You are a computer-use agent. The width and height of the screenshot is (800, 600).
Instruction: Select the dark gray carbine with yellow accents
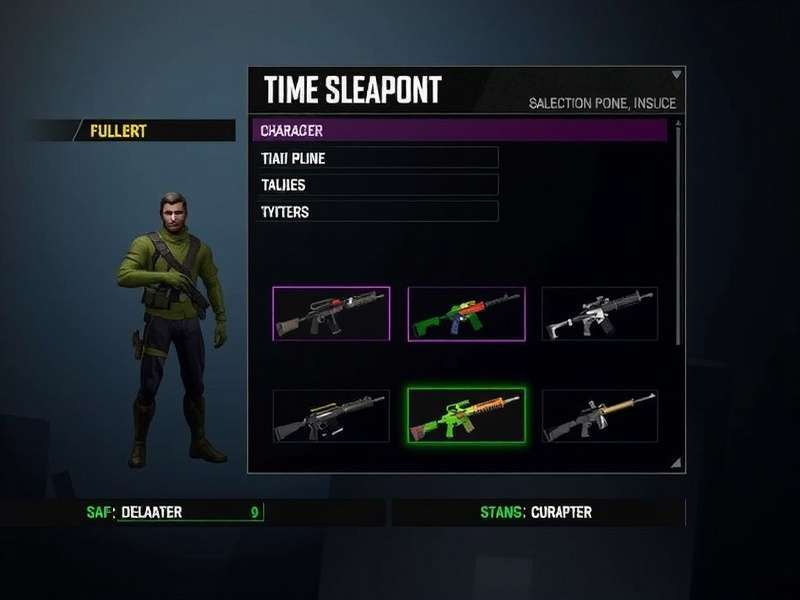coord(331,416)
